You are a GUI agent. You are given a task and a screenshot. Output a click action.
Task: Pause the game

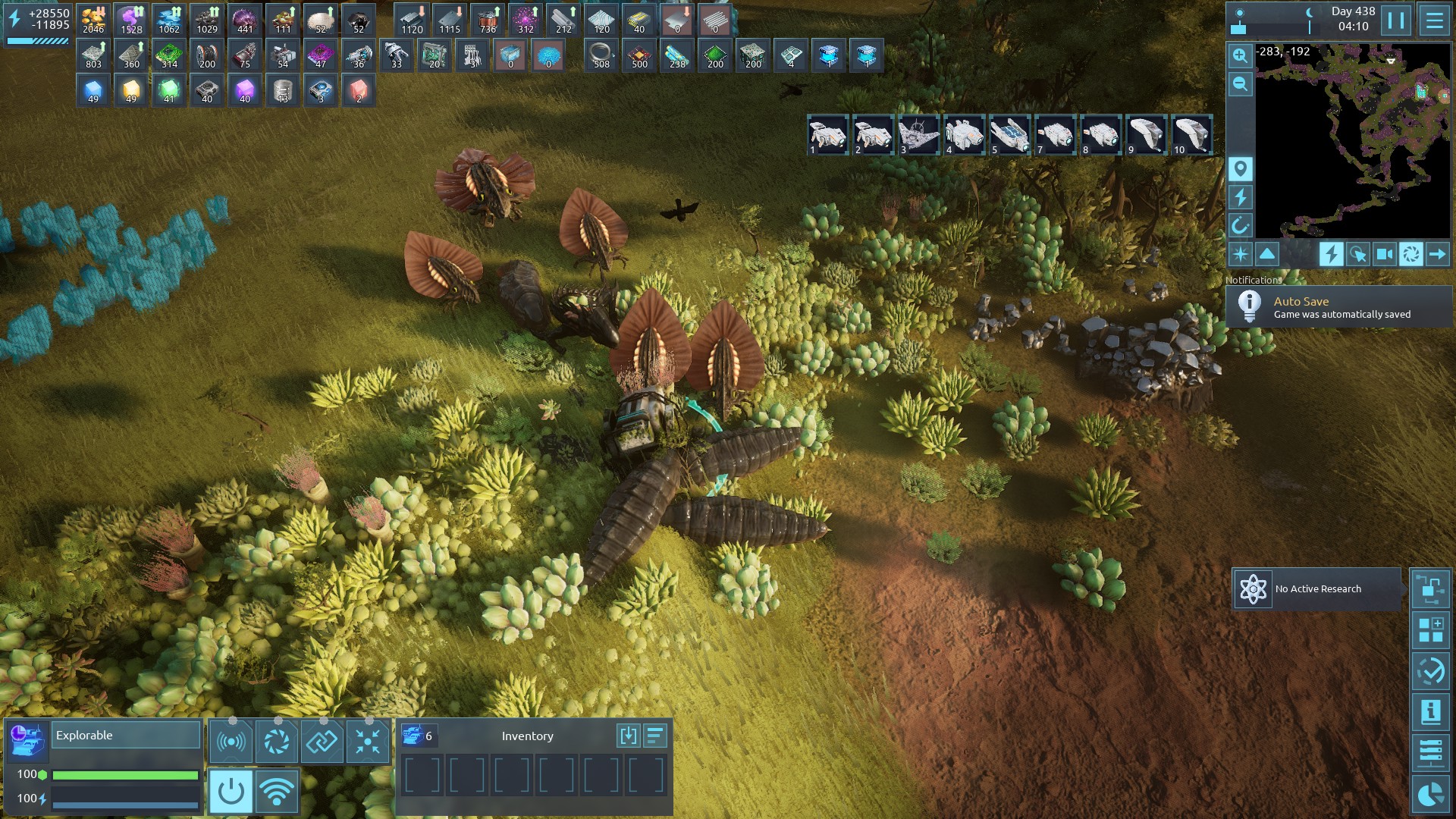point(1396,20)
